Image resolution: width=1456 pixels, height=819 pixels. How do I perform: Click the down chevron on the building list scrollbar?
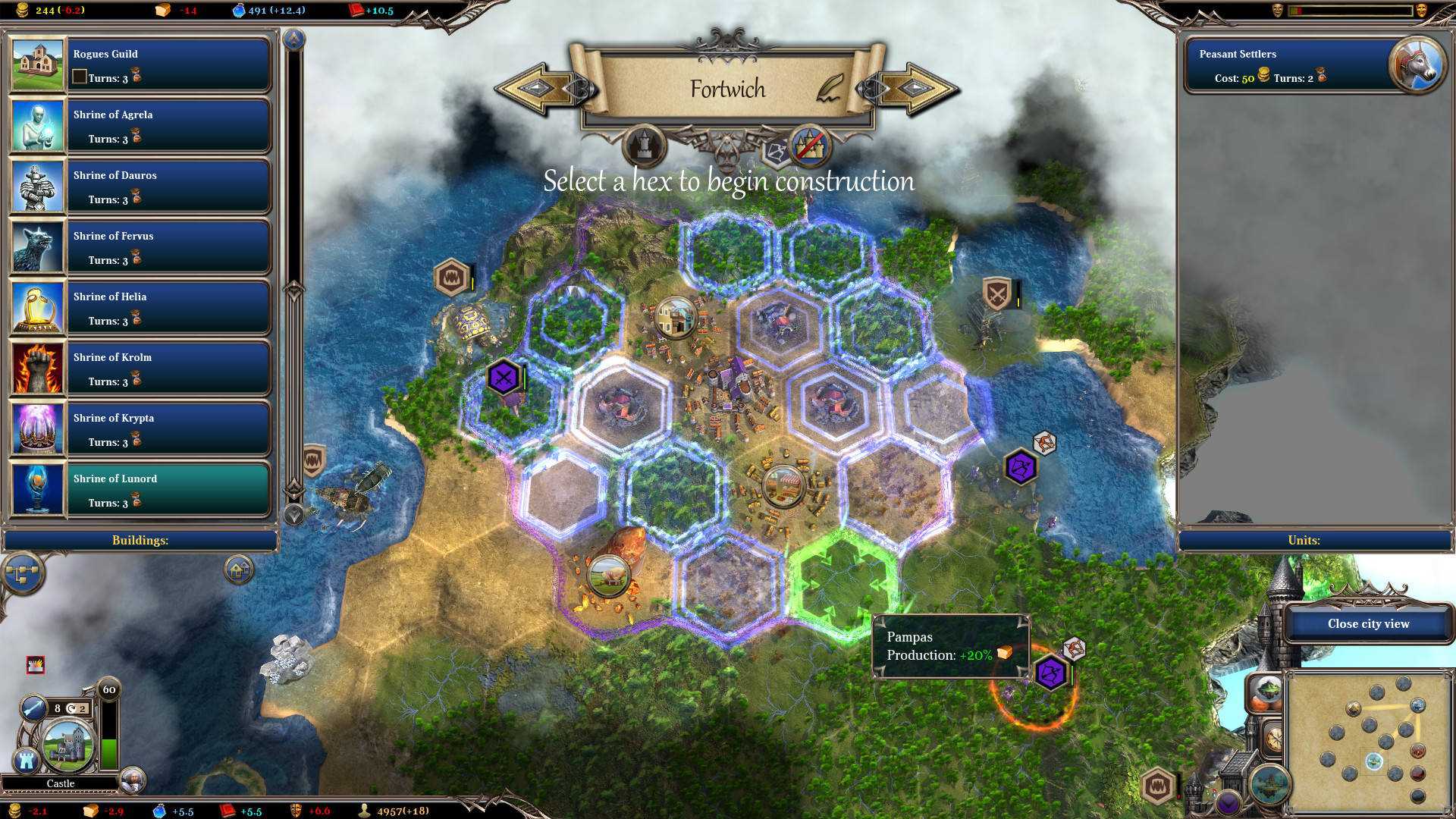292,514
